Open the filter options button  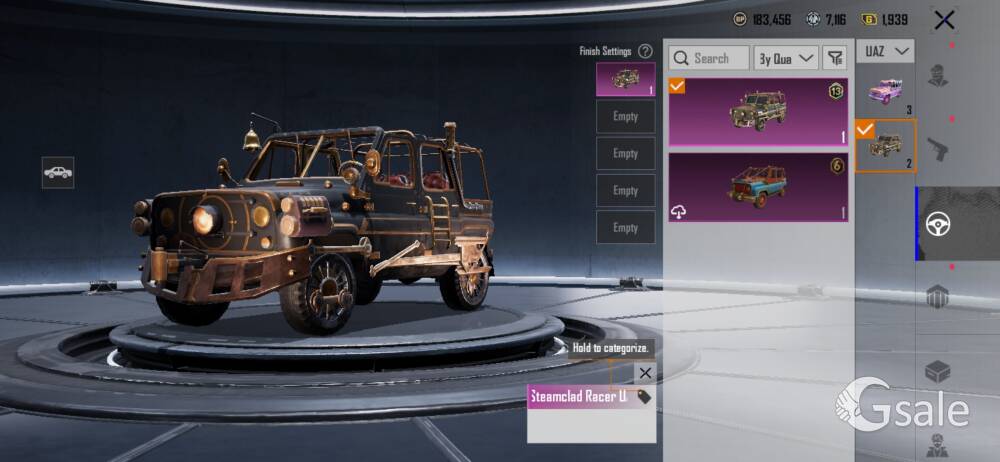click(x=834, y=58)
